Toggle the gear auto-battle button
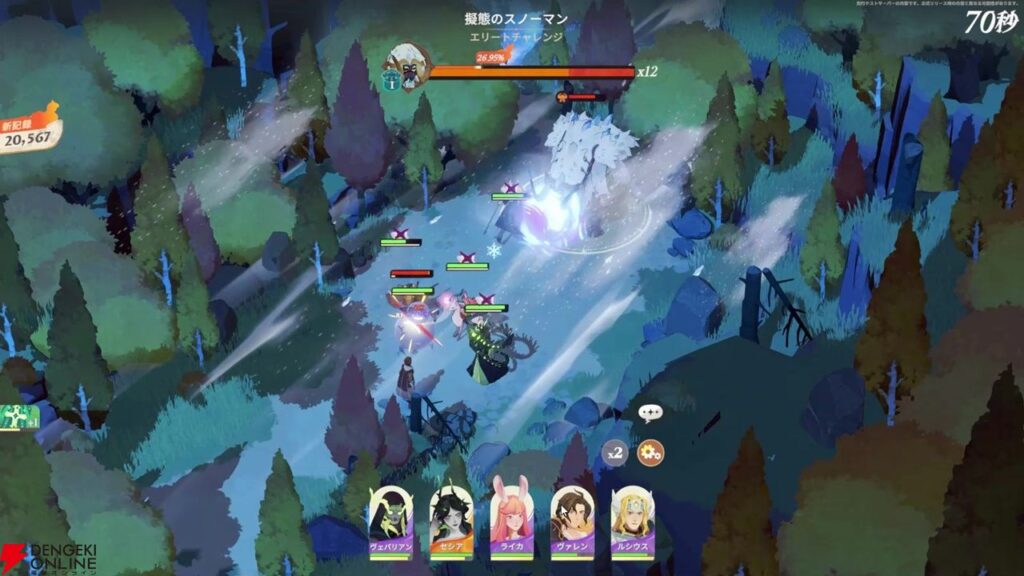 click(x=651, y=453)
